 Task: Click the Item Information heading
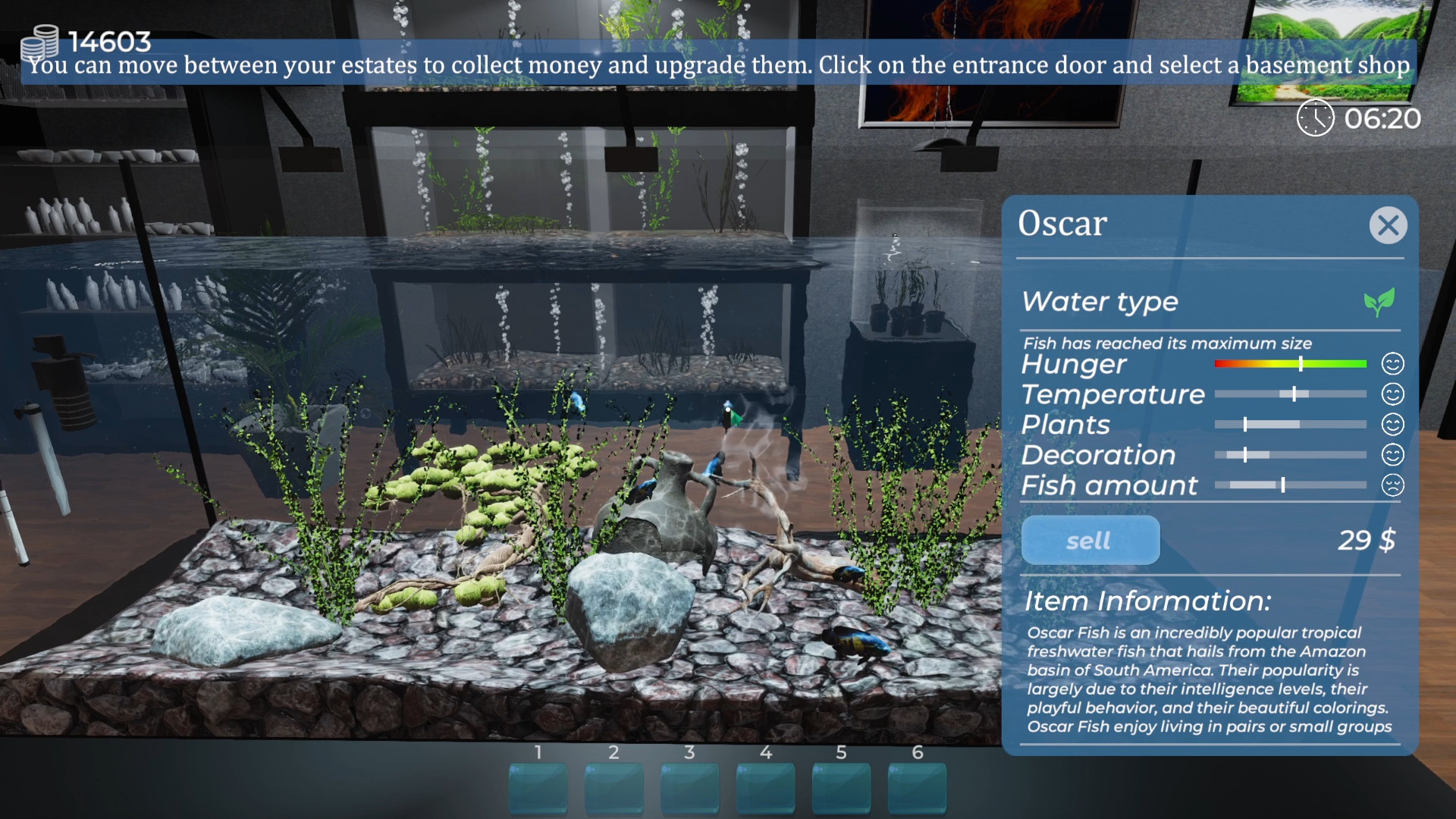(x=1147, y=601)
